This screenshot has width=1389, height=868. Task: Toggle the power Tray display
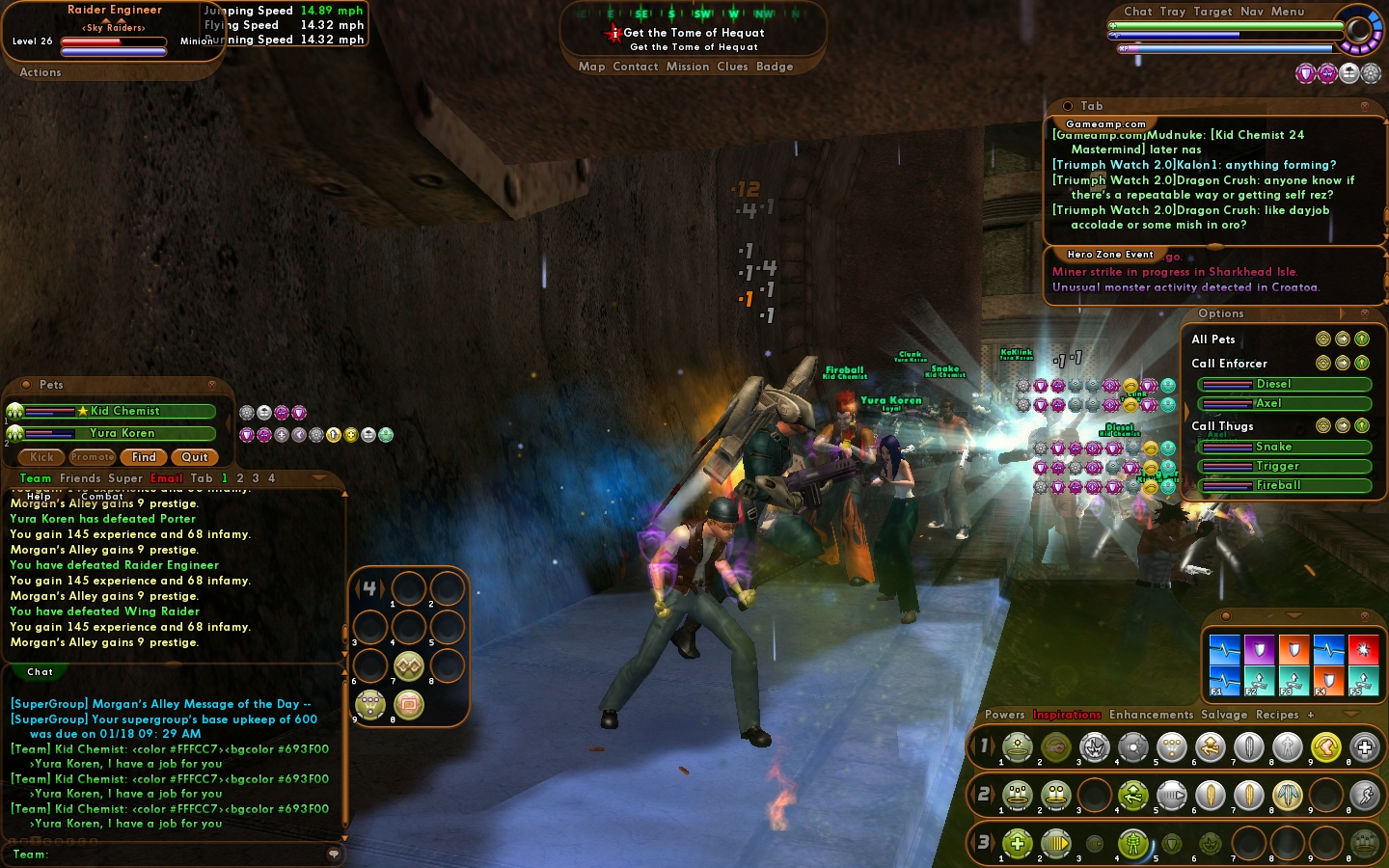pos(1172,12)
